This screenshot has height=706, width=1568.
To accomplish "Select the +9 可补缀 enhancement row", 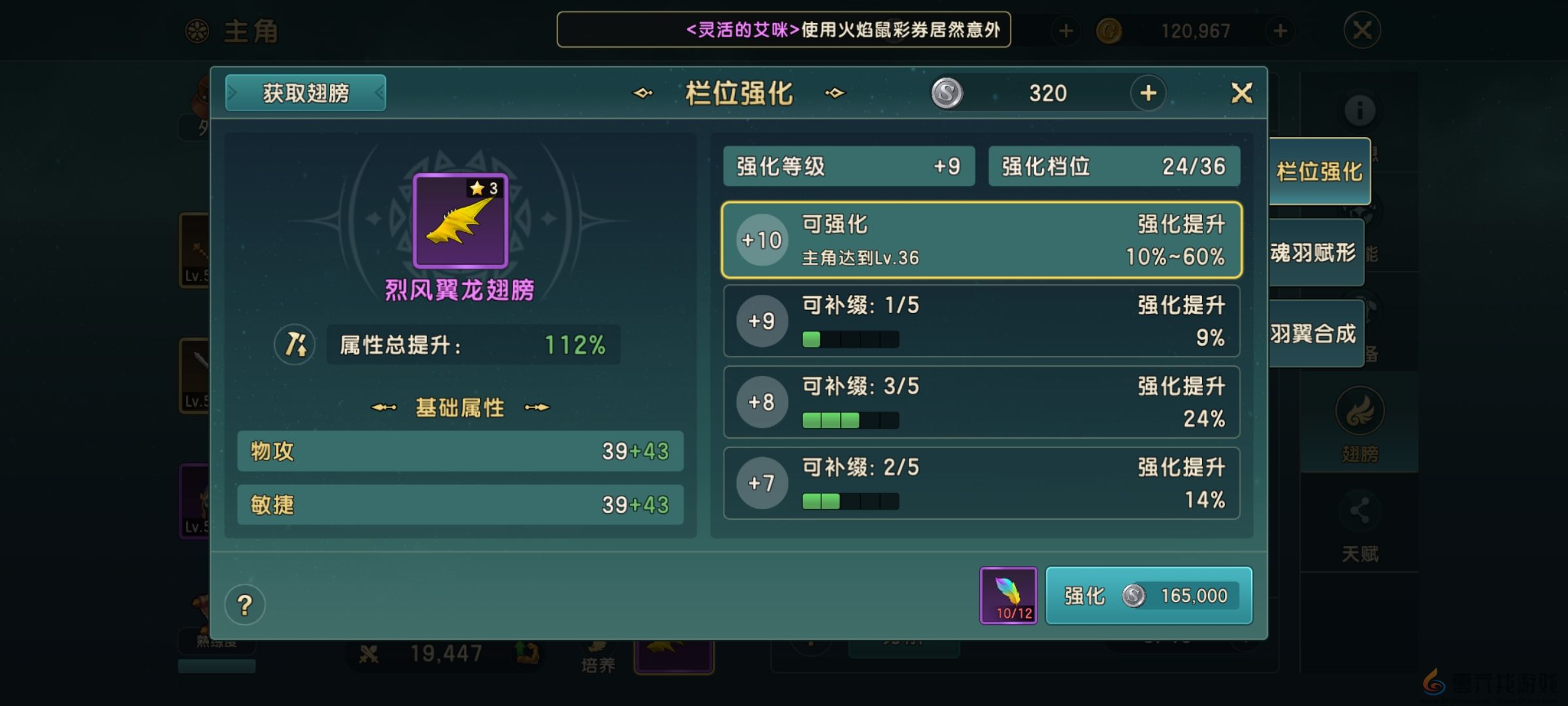I will click(x=980, y=320).
